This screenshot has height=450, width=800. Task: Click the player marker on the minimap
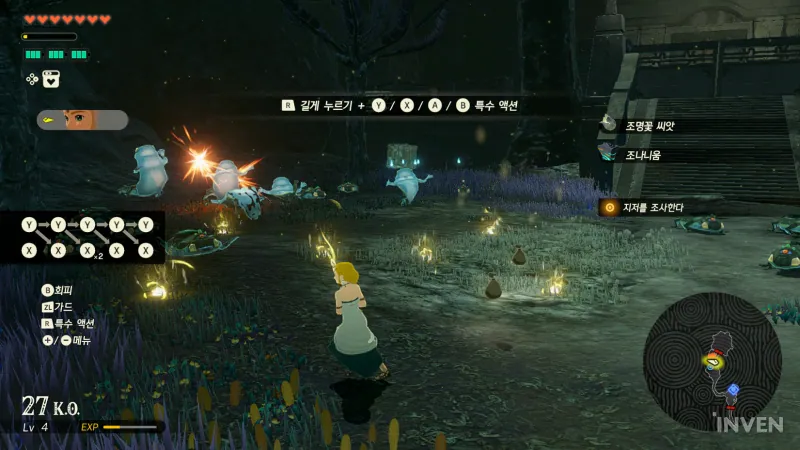point(713,362)
